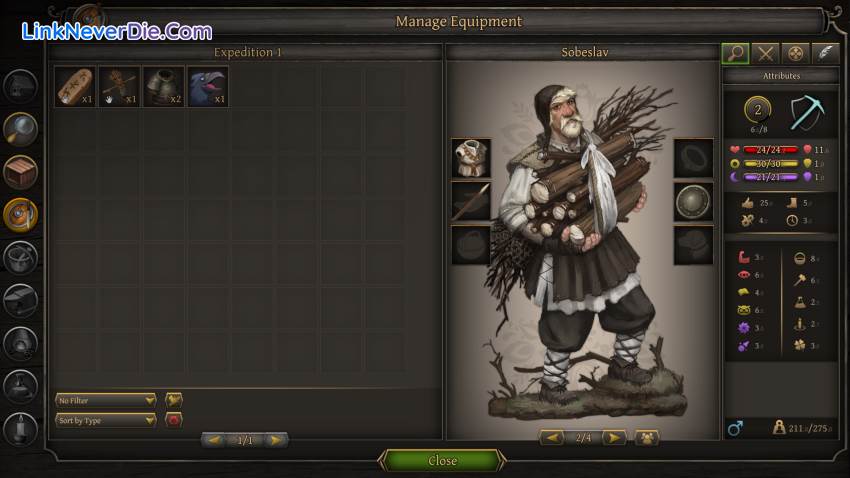Select the equipped white tunic armor slot

point(470,158)
